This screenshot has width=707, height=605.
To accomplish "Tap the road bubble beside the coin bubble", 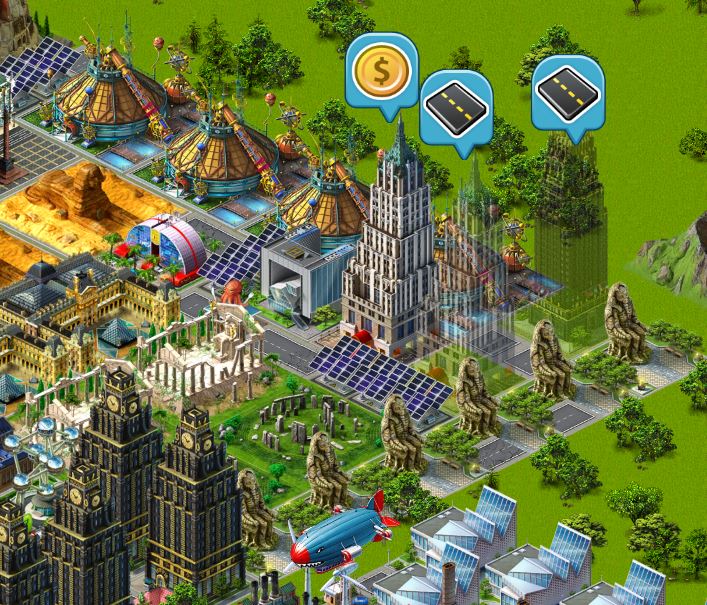I will [457, 105].
